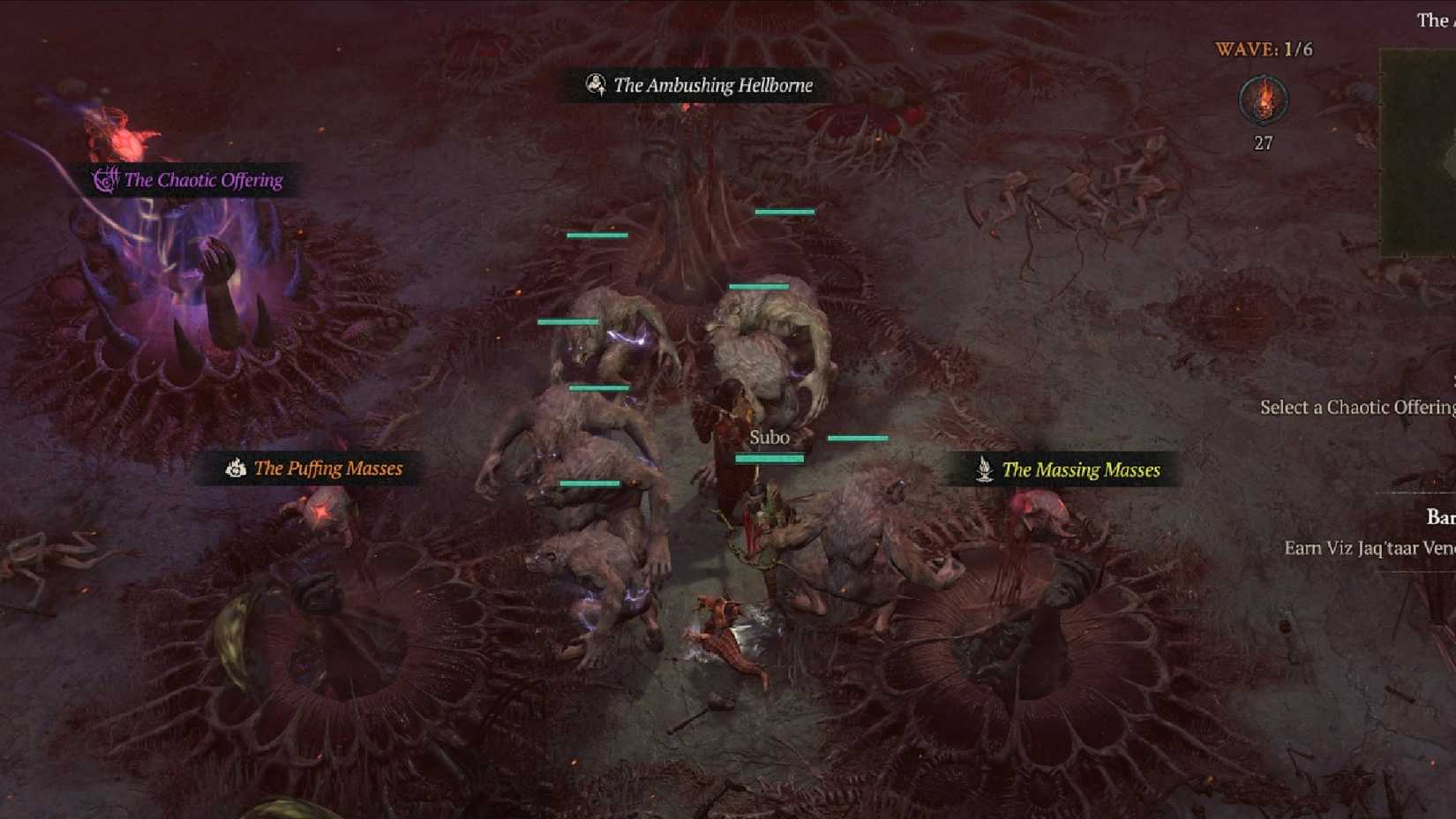Click the 'Select a Chaotic Offering' objective text
The image size is (1456, 819).
pos(1357,407)
